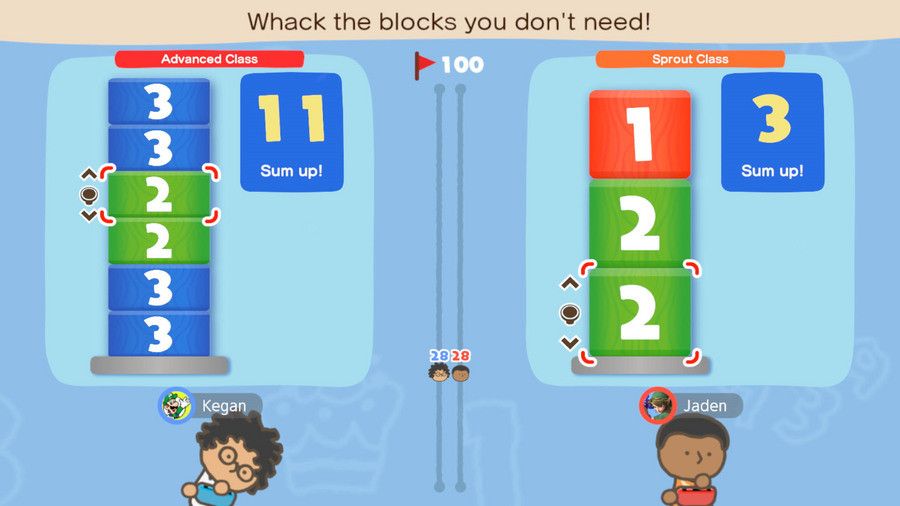Screen dimensions: 900x506
Task: Choose the unhighlighted green 2 block in Jaden's stack
Action: (639, 224)
